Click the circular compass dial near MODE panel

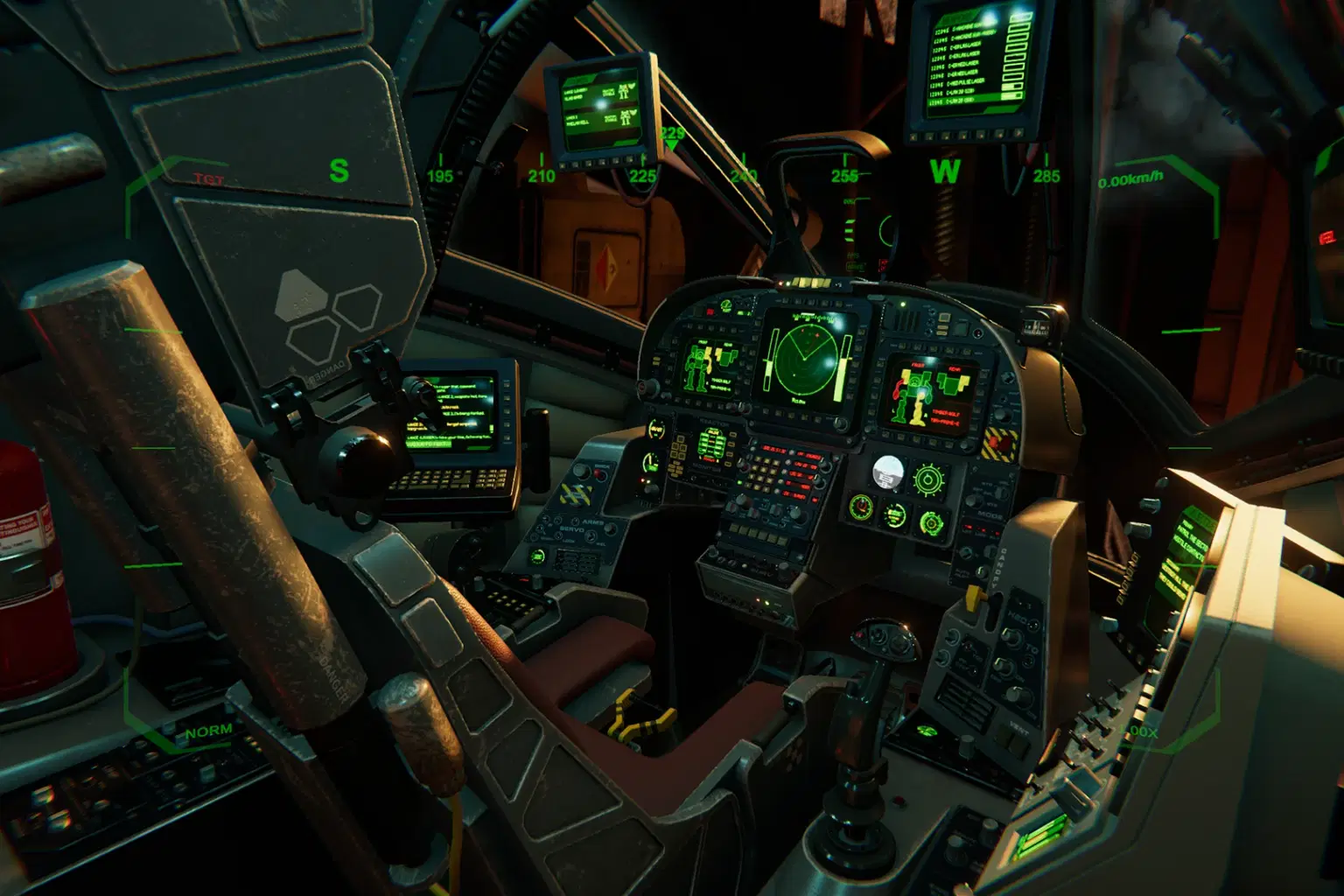(x=927, y=479)
